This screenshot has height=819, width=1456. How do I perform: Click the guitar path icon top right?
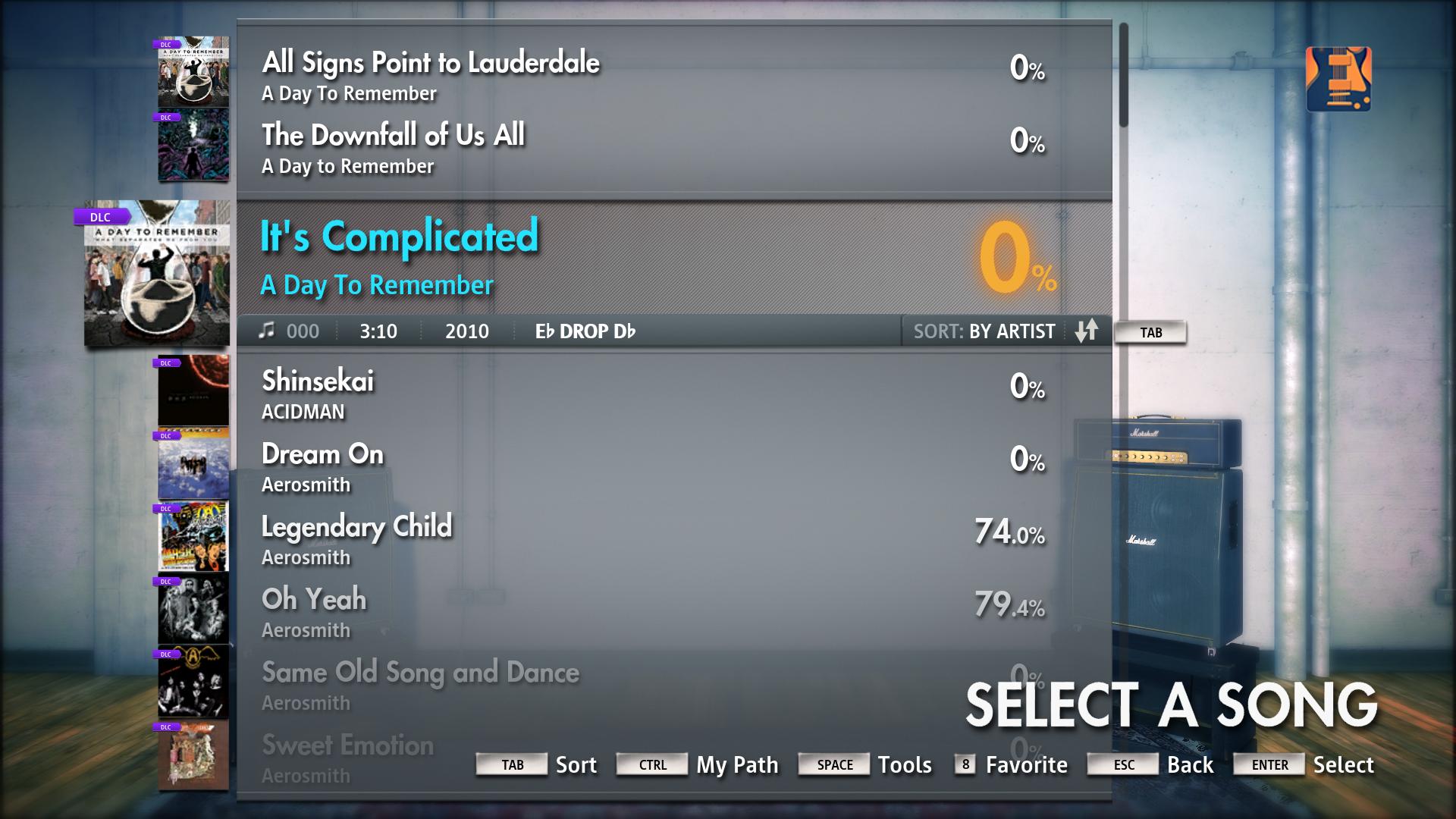[1338, 78]
